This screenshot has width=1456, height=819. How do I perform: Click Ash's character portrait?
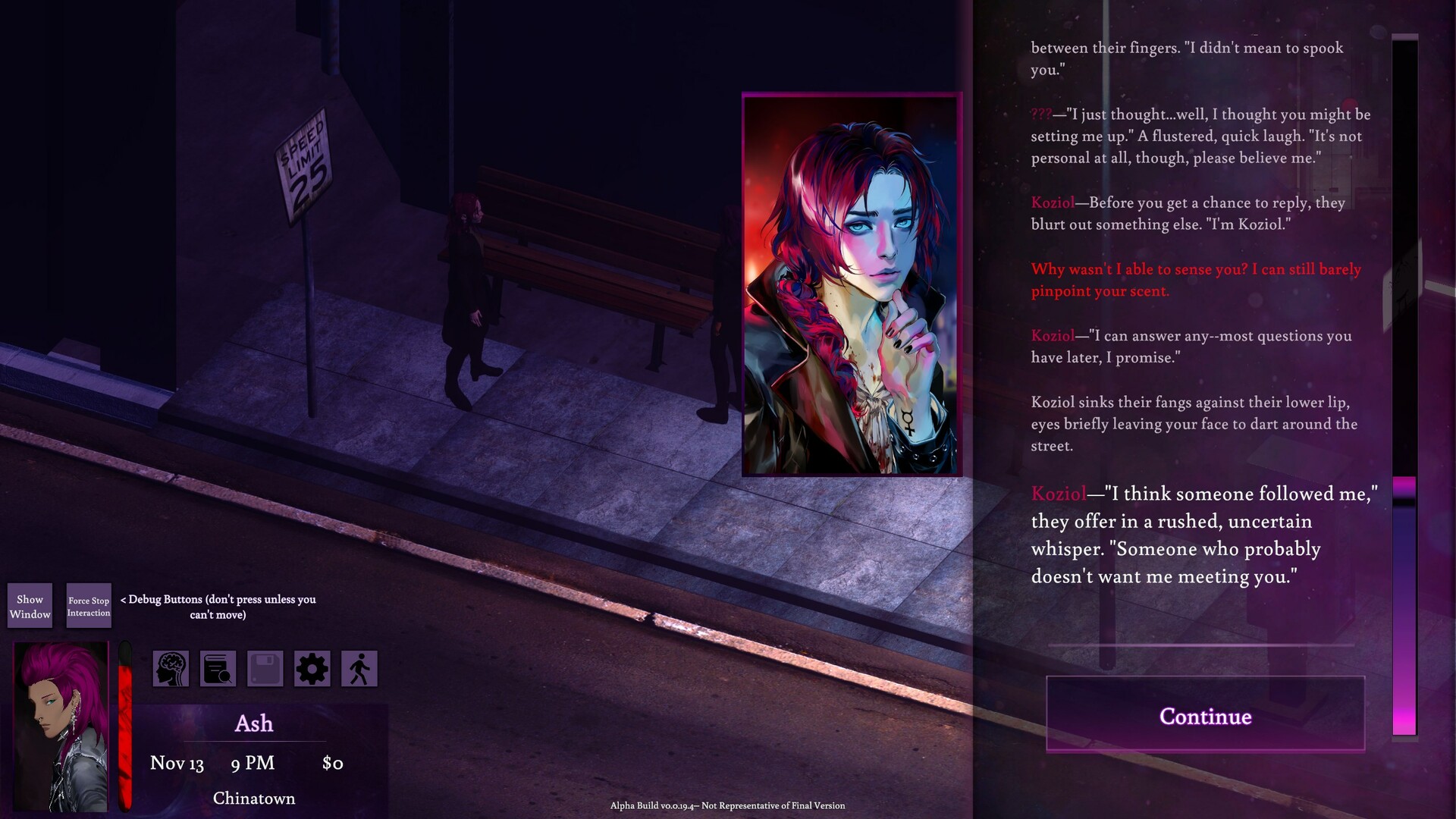[58, 728]
